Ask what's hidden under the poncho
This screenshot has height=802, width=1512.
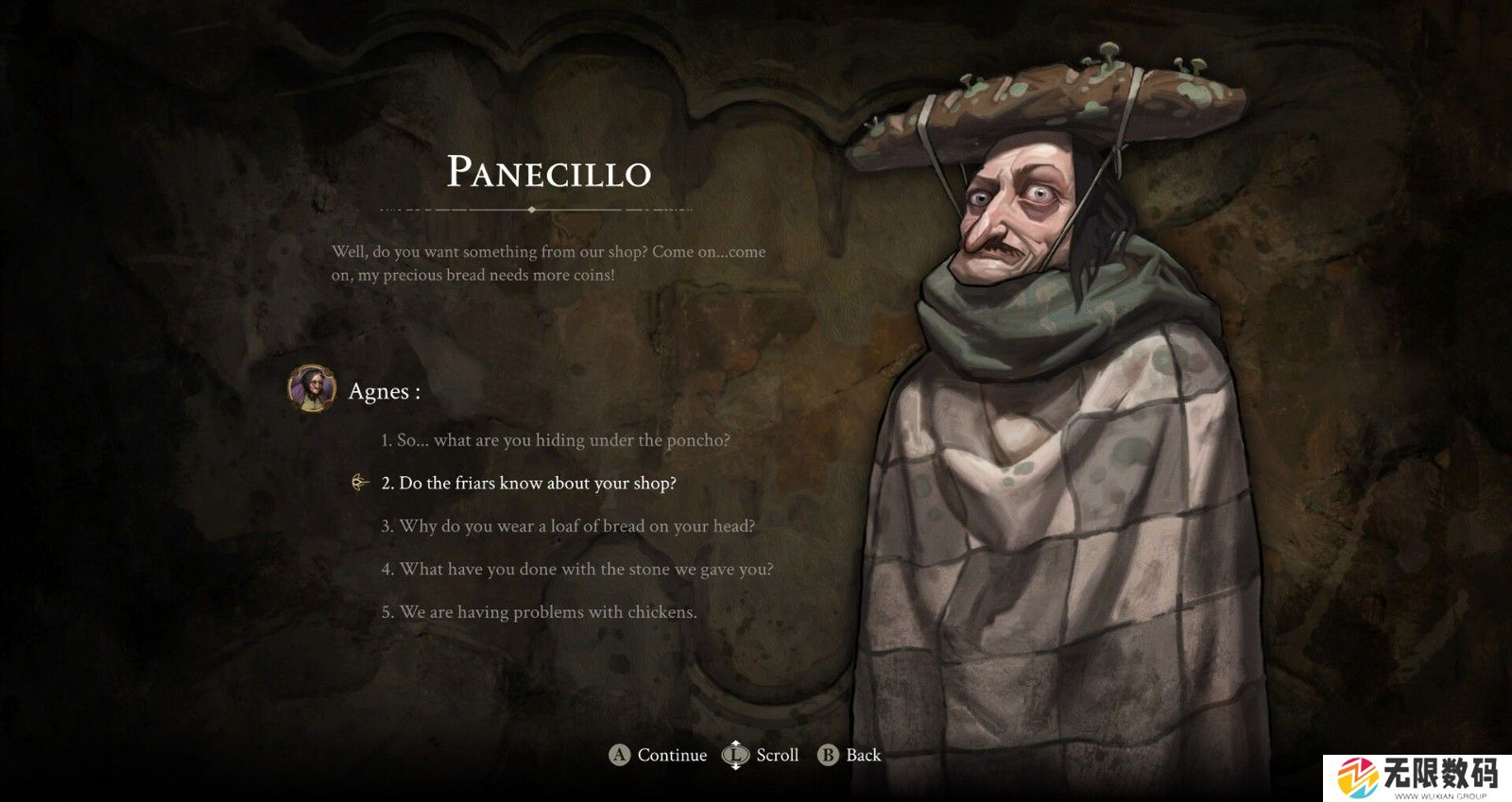click(x=556, y=440)
